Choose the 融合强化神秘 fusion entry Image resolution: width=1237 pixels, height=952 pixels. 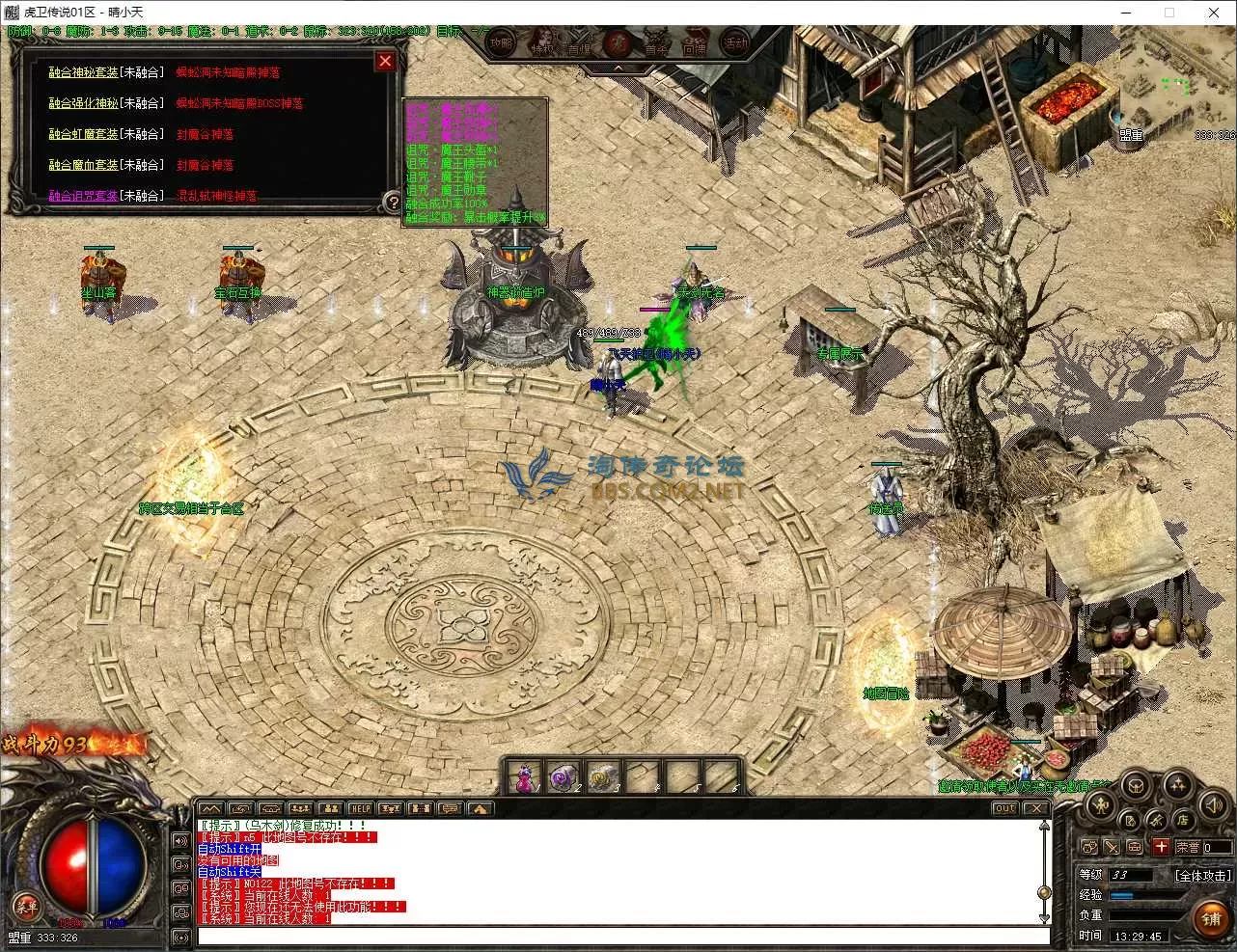pyautogui.click(x=84, y=103)
